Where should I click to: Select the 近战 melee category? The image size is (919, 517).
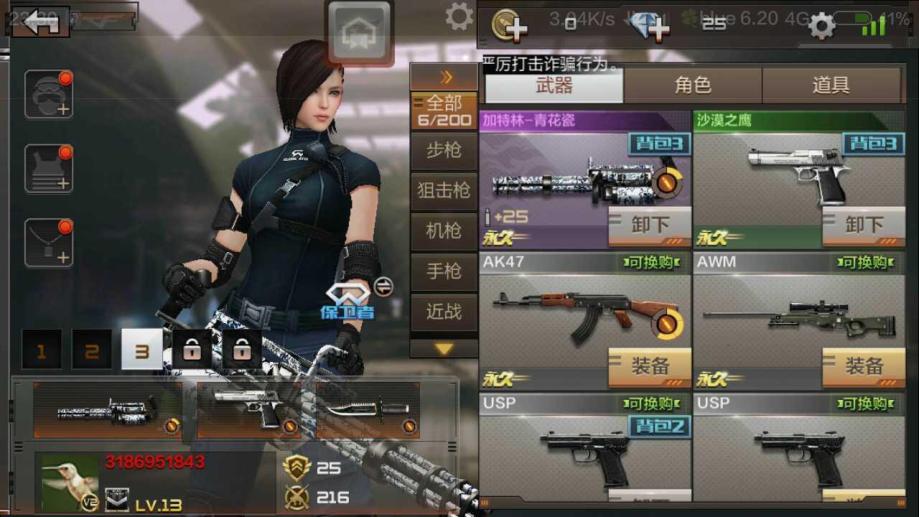click(x=444, y=311)
